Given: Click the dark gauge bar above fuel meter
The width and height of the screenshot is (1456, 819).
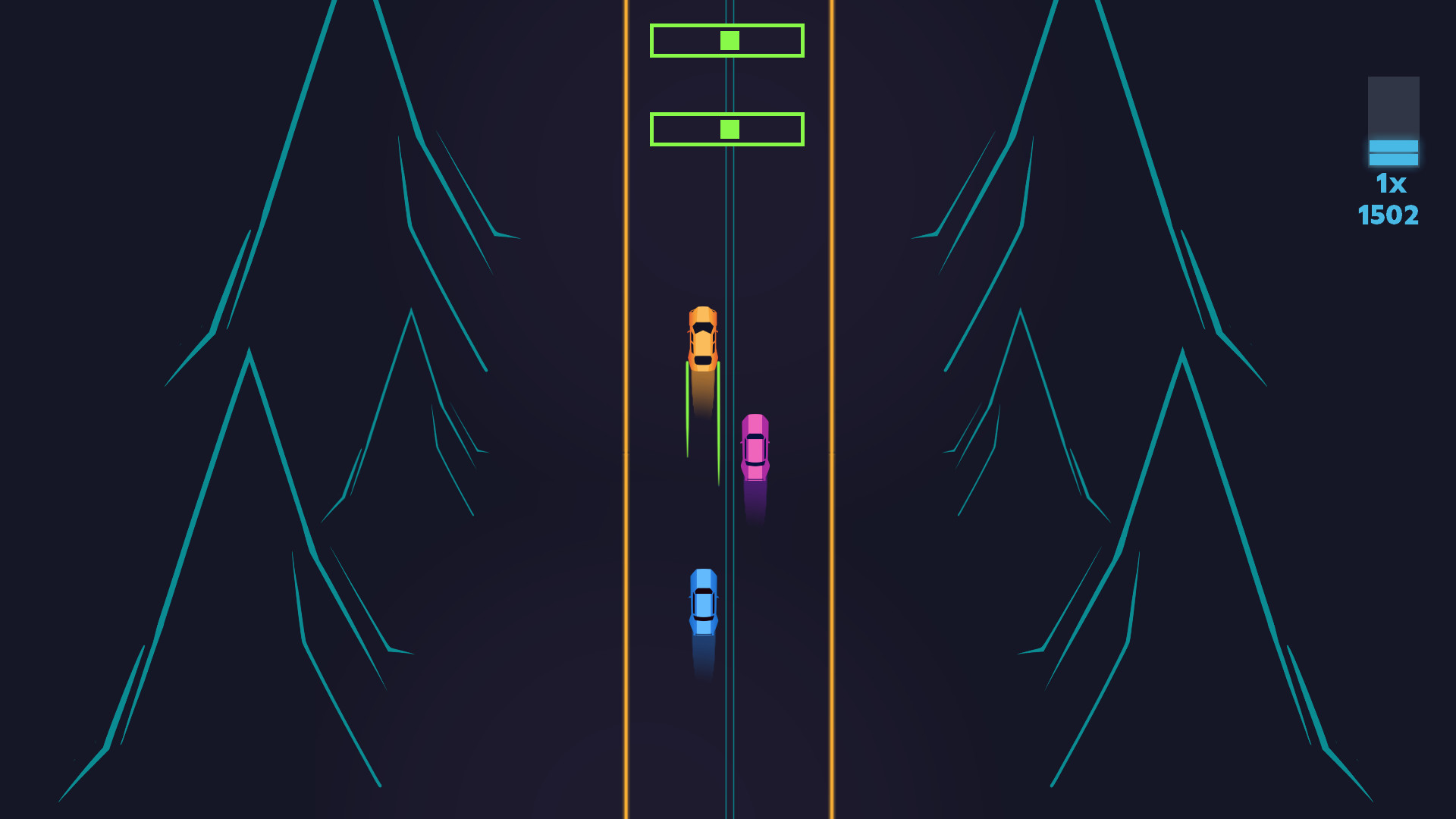Looking at the screenshot, I should click(1393, 106).
